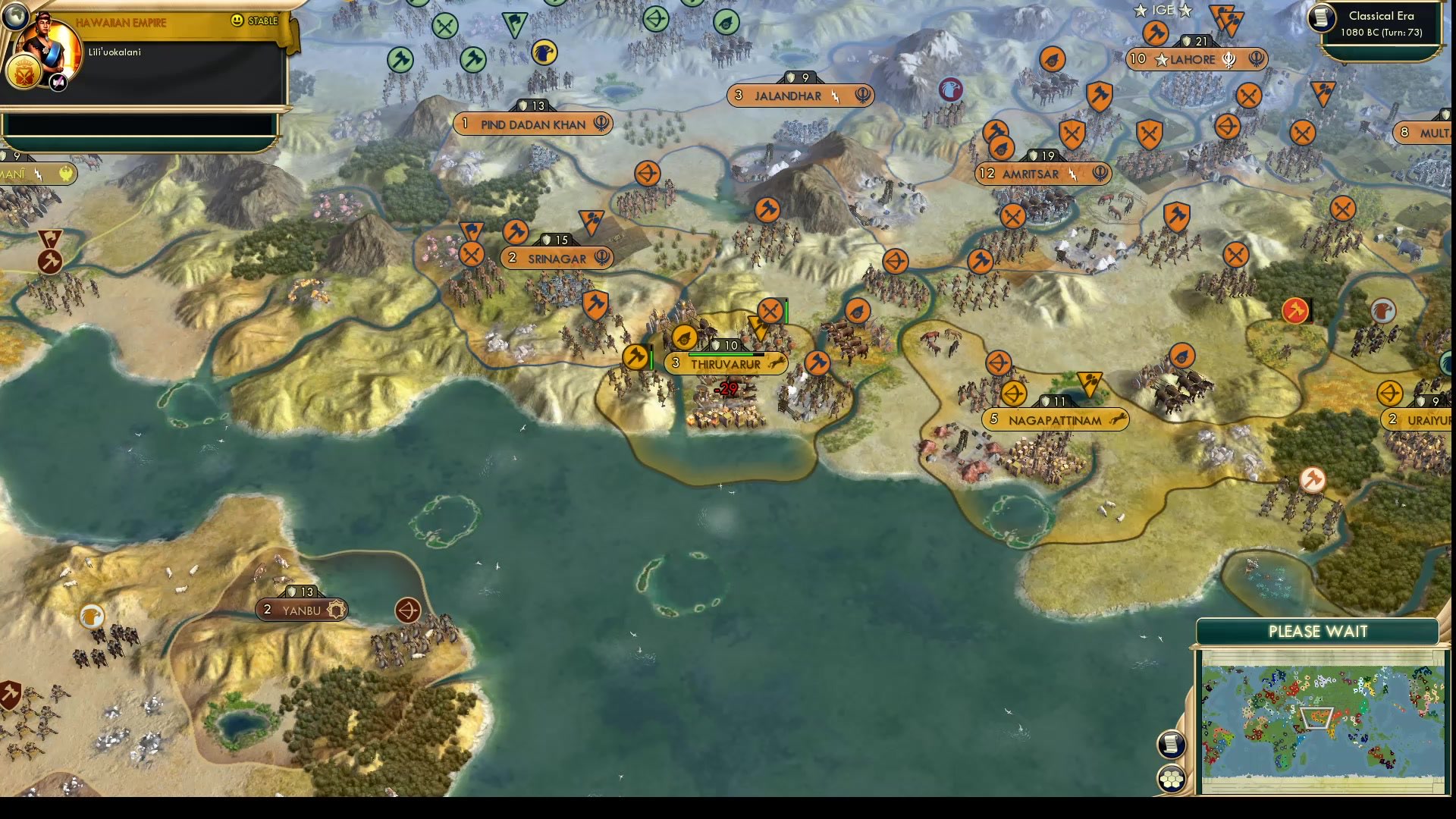Click the star beside the IGE label

(1140, 11)
